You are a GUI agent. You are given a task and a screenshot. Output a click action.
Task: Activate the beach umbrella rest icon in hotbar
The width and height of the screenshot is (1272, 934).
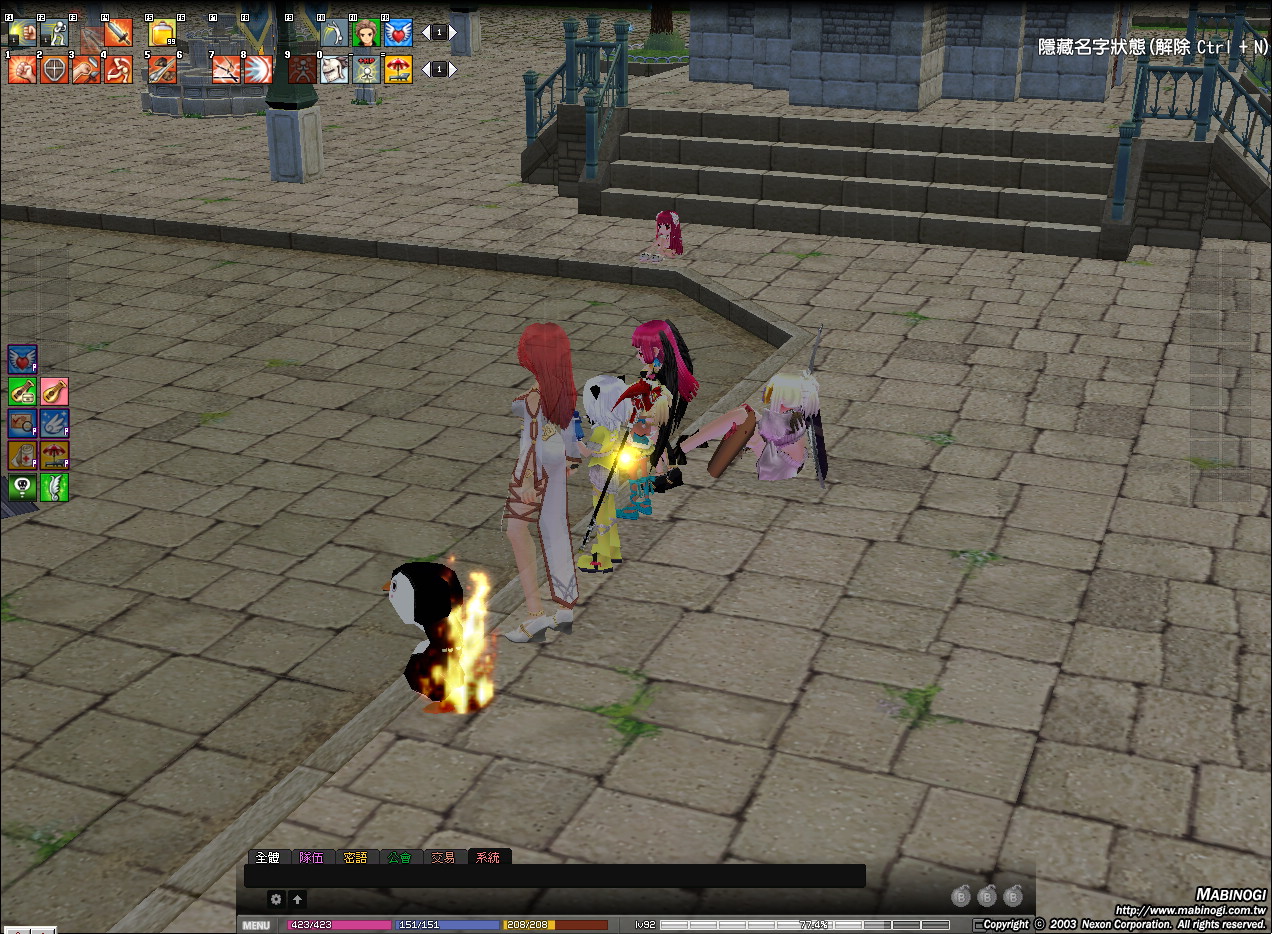398,70
